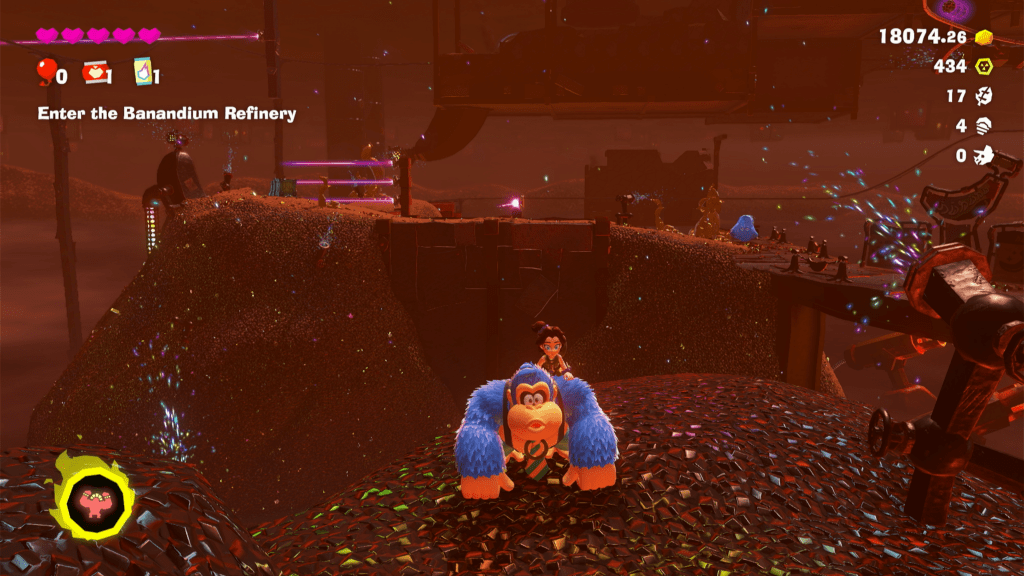Click the leaf-shaped fossil icon
The image size is (1024, 576).
click(x=984, y=97)
